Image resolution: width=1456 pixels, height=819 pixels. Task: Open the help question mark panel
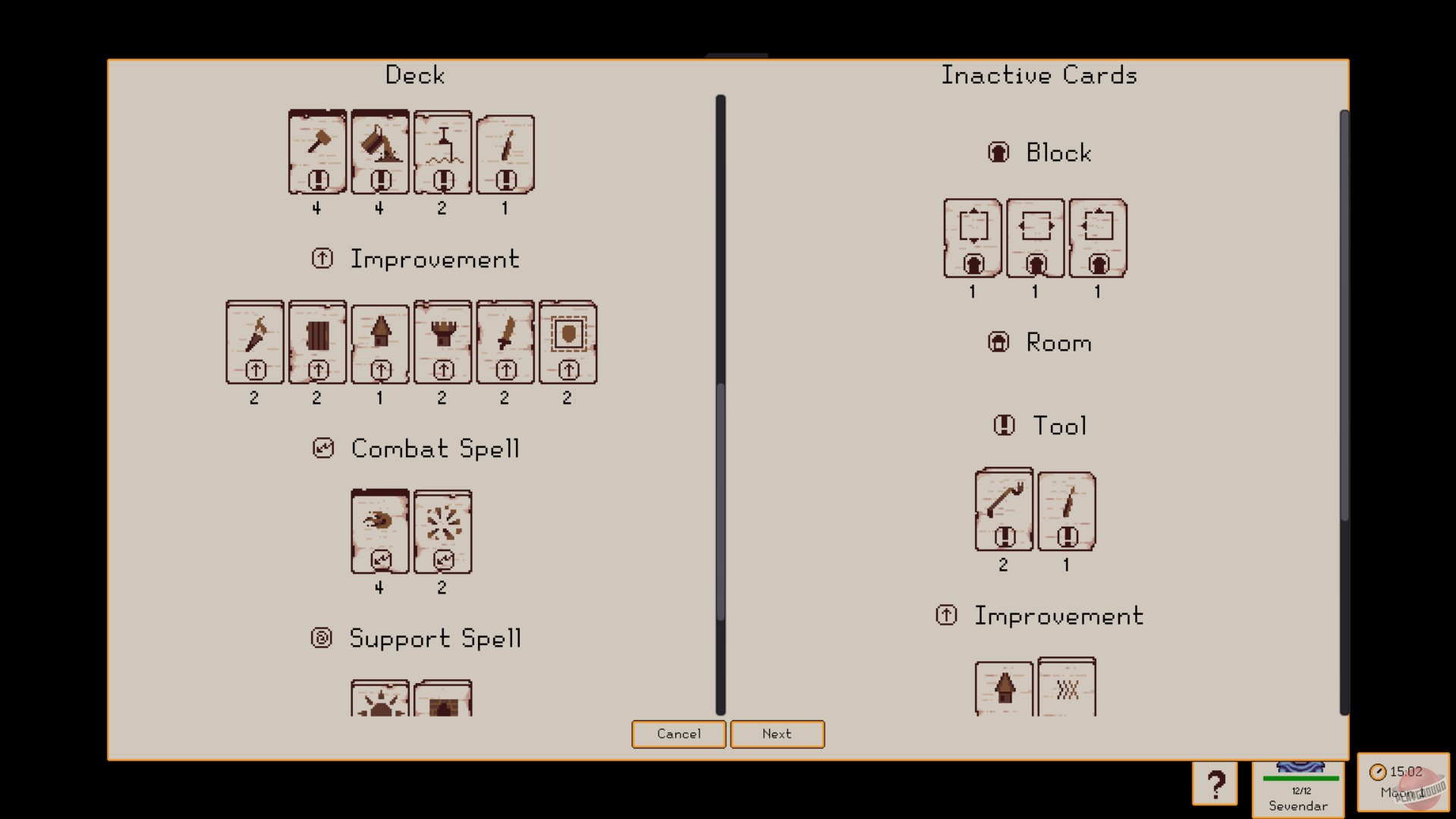click(x=1216, y=782)
